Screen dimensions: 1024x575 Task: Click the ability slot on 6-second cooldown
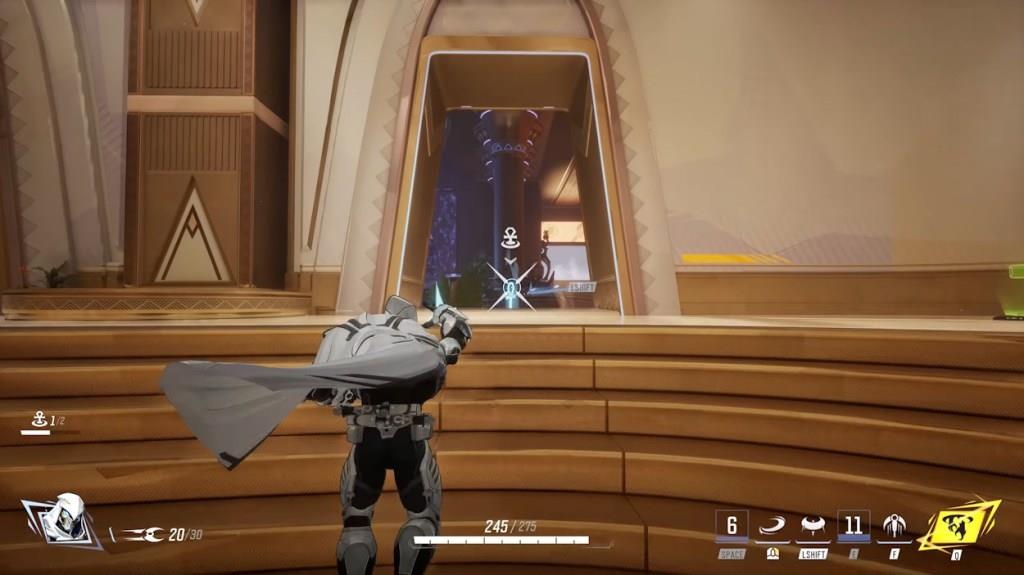[x=731, y=526]
